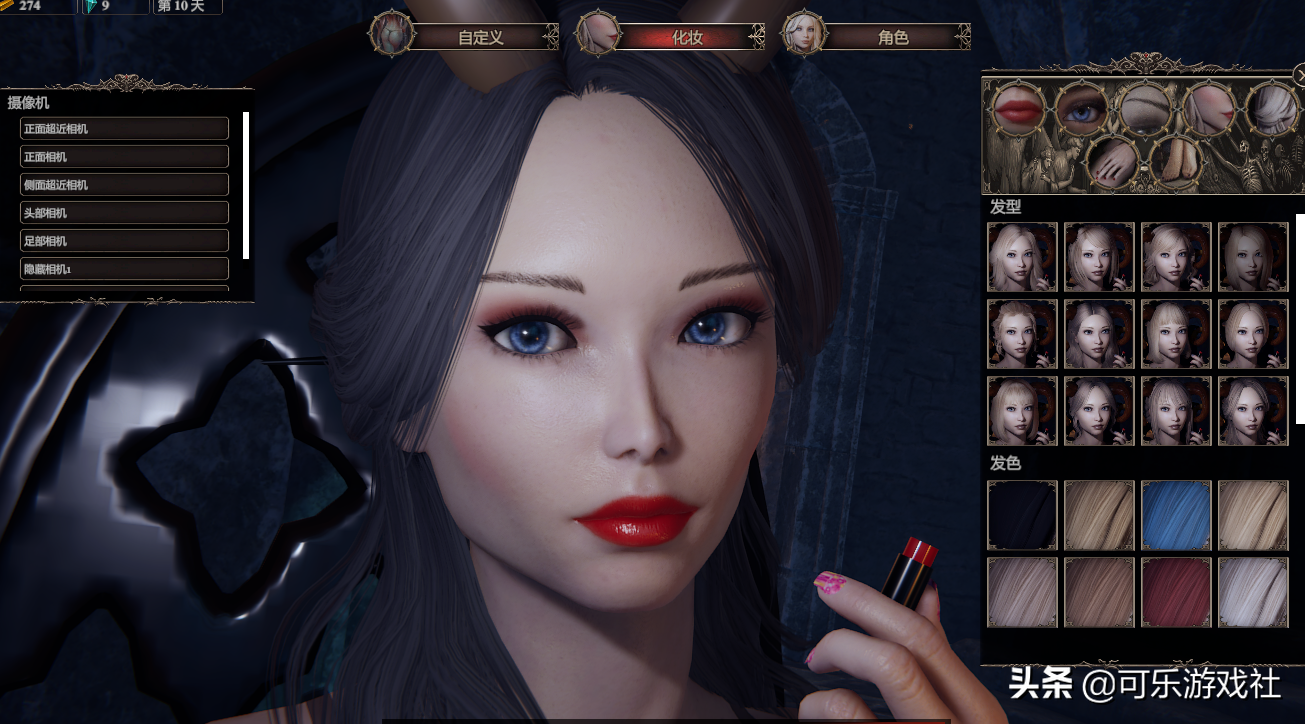Open the 化妆 makeup tab
The height and width of the screenshot is (724, 1305).
tap(687, 38)
